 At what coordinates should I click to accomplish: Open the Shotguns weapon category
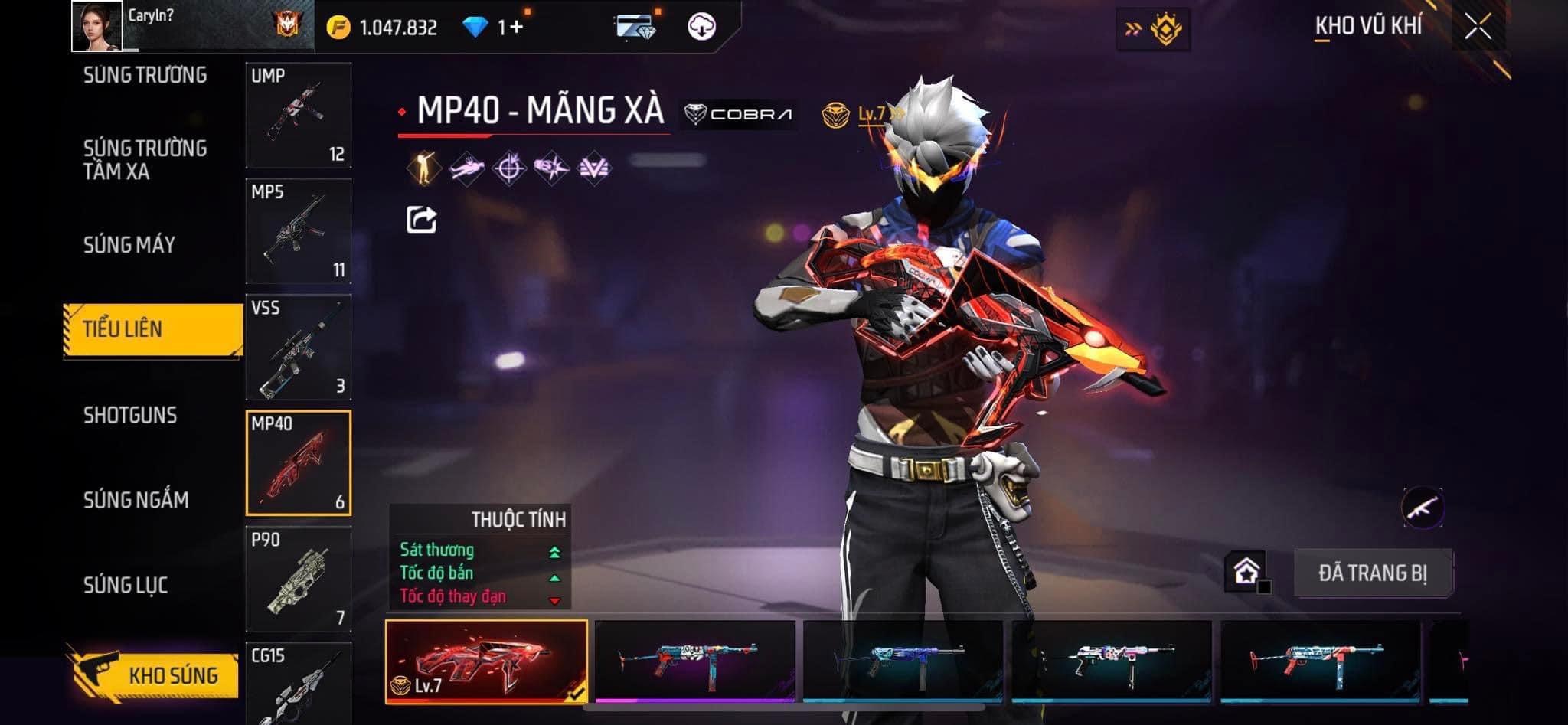130,415
